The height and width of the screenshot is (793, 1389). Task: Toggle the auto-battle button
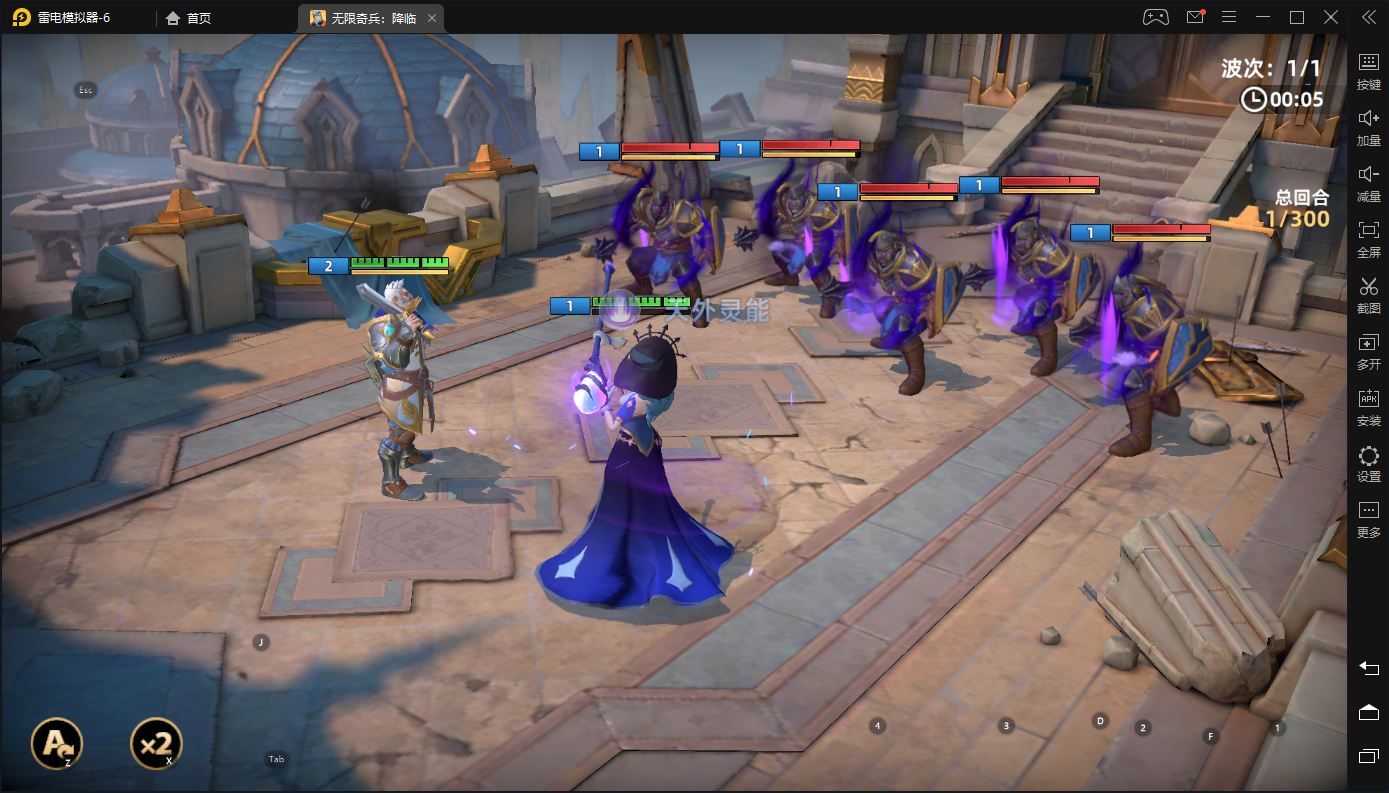pos(56,743)
